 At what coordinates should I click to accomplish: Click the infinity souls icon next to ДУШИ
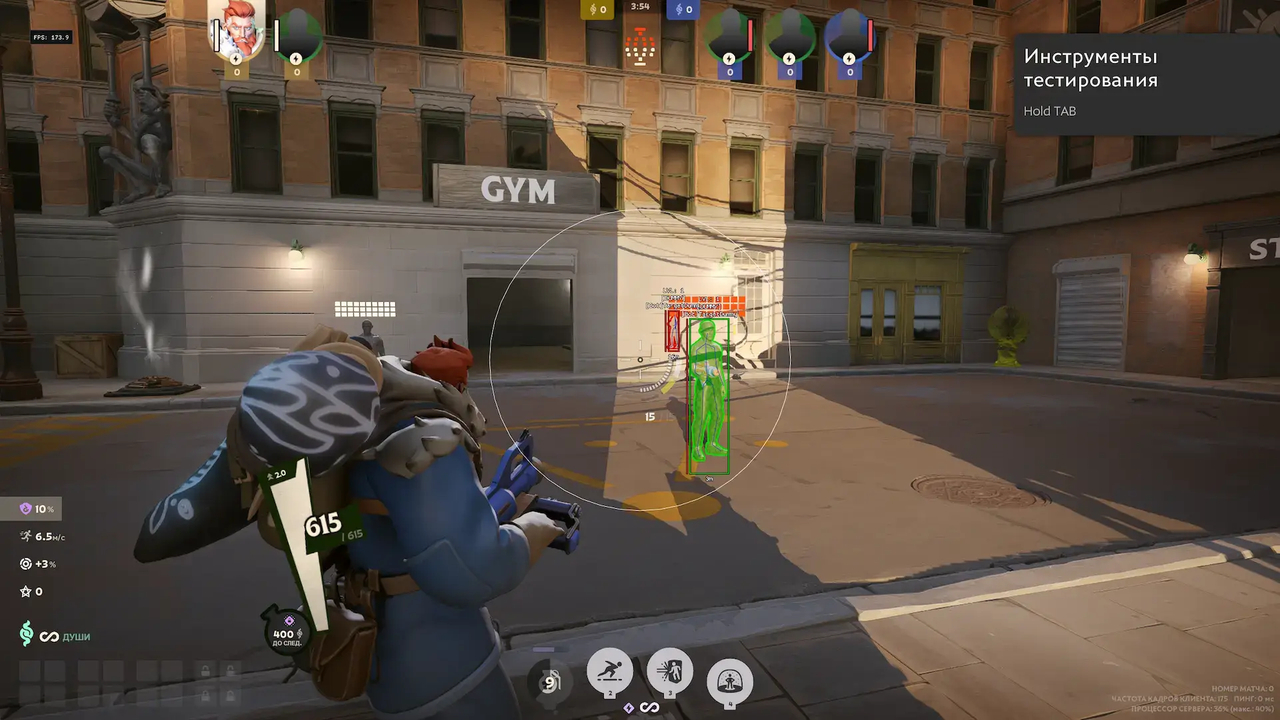[x=49, y=636]
